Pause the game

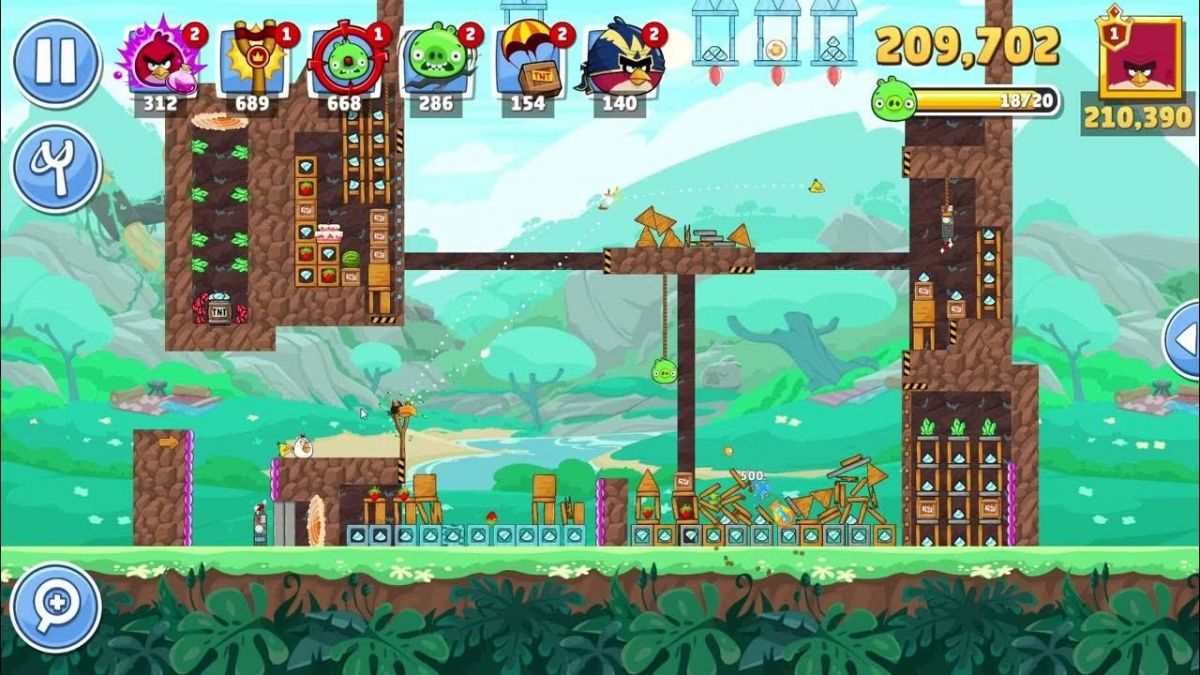(x=56, y=62)
